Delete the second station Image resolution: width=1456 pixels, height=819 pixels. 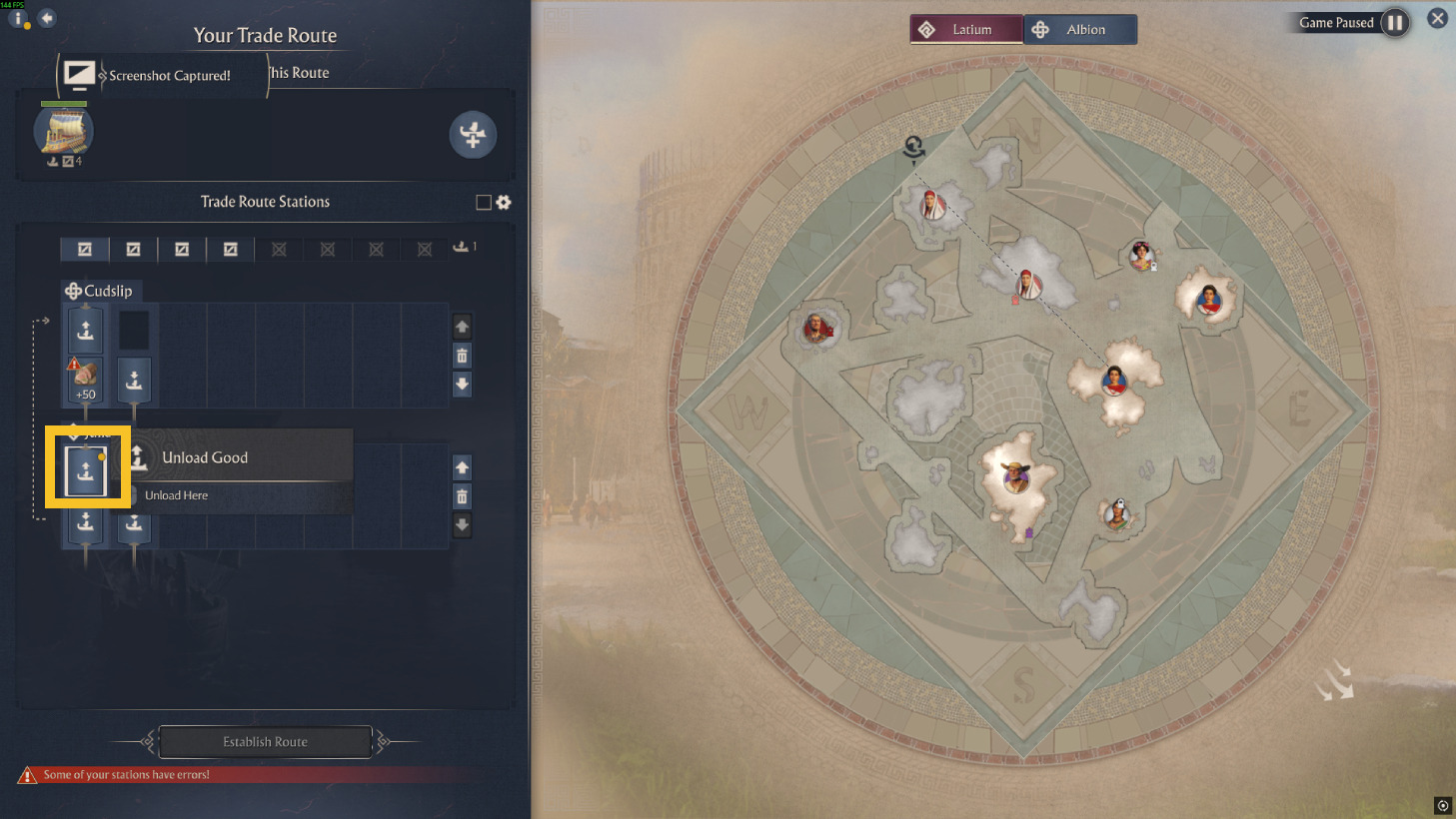[x=462, y=496]
